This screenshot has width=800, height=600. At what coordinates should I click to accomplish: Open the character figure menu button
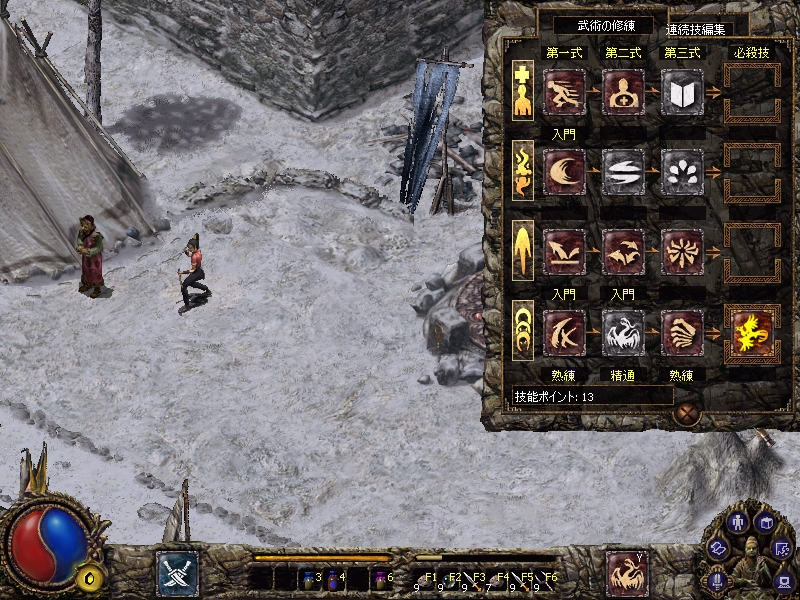(738, 522)
